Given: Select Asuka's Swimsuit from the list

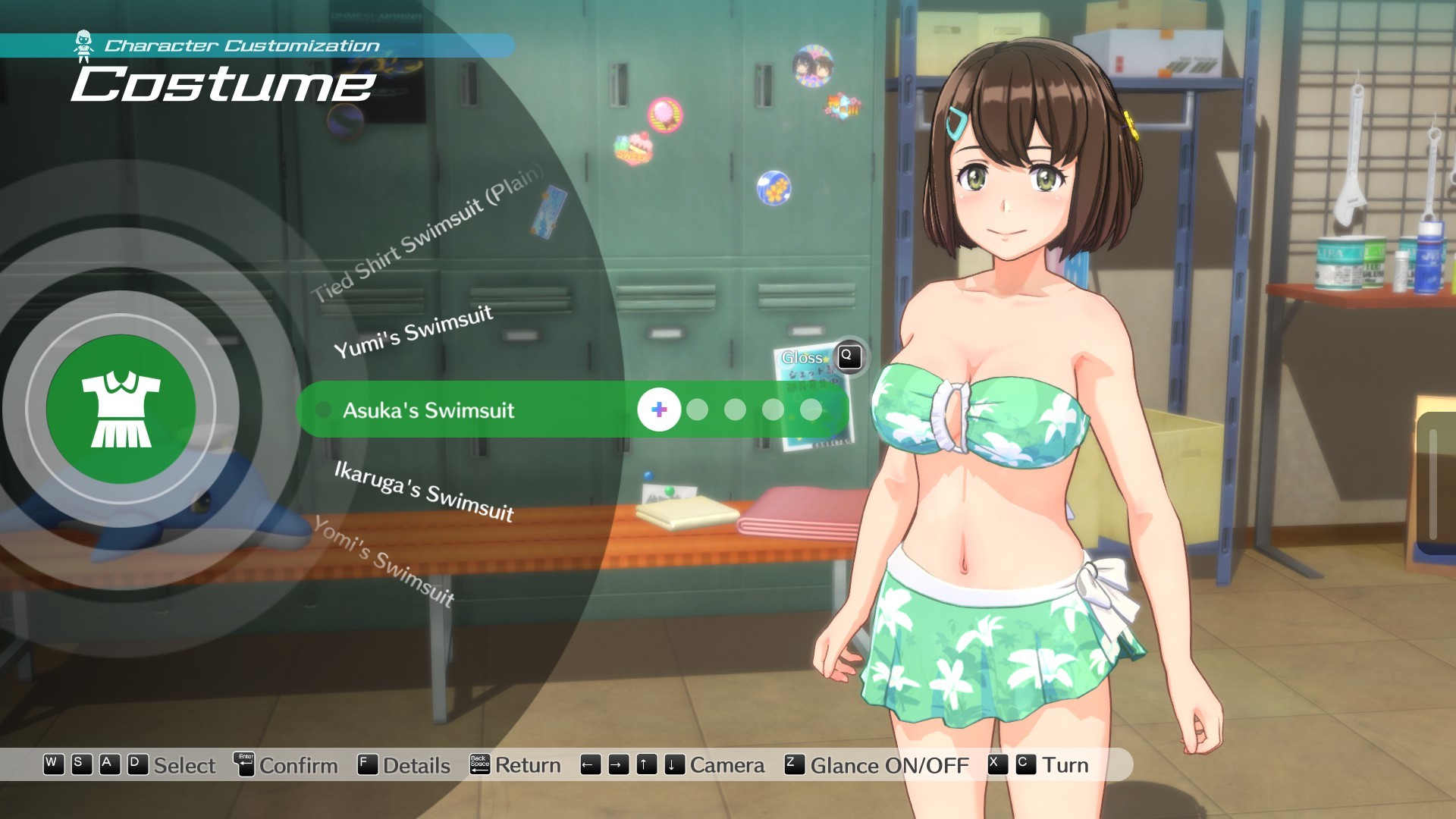Looking at the screenshot, I should coord(428,410).
